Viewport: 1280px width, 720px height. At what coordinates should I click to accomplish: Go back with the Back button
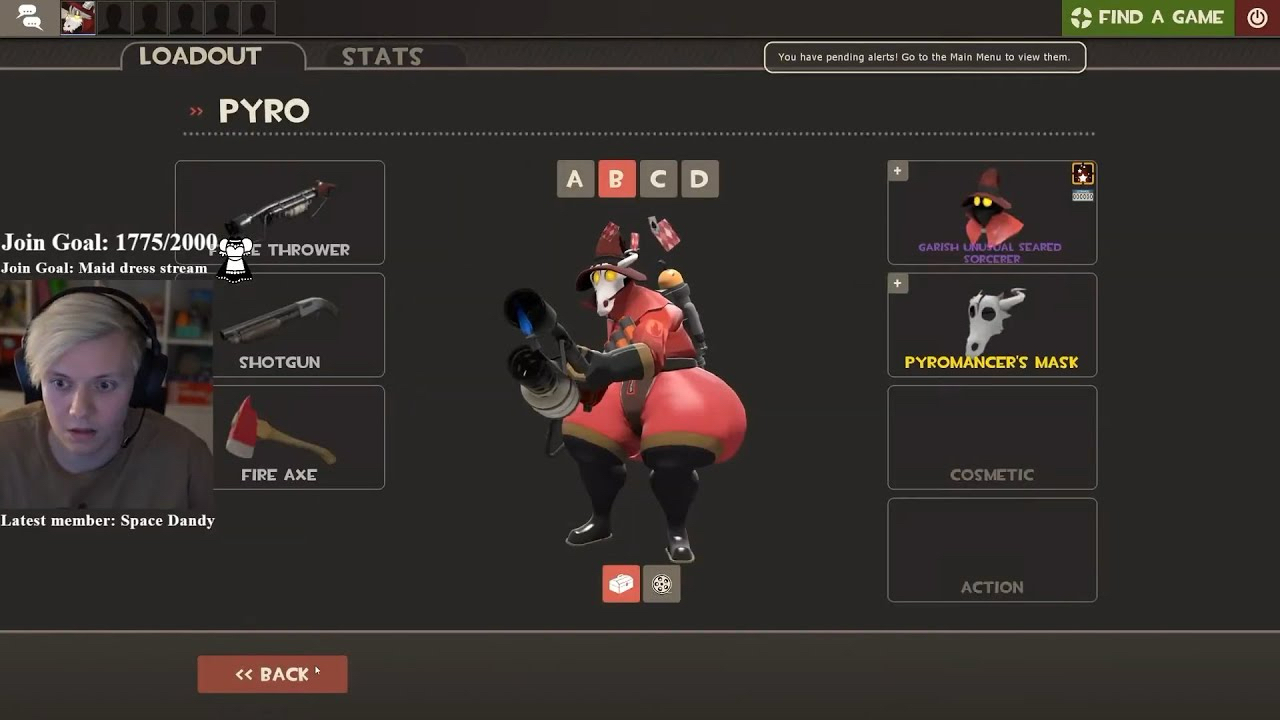272,674
